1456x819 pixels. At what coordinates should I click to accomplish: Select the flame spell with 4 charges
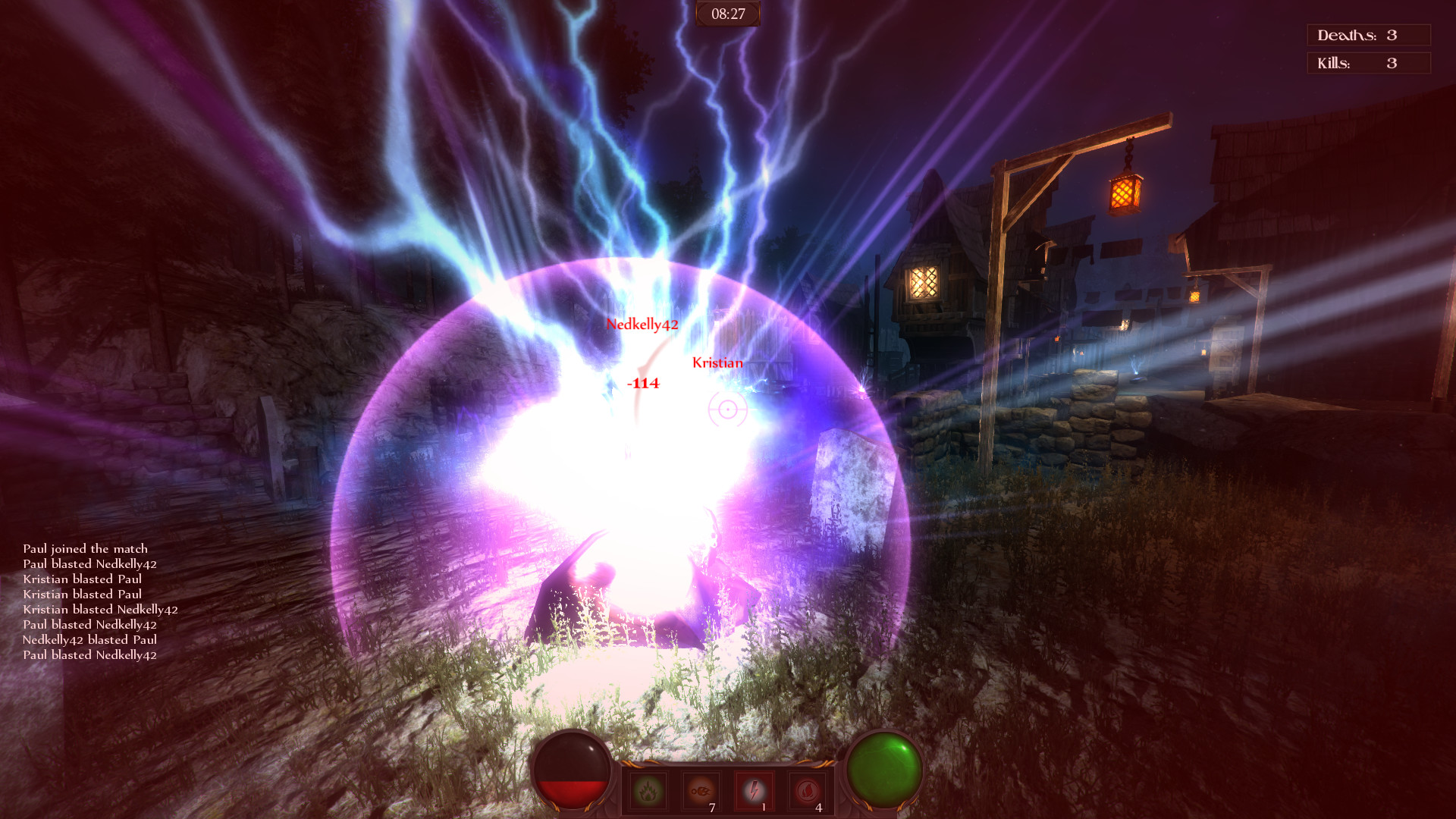click(x=805, y=789)
